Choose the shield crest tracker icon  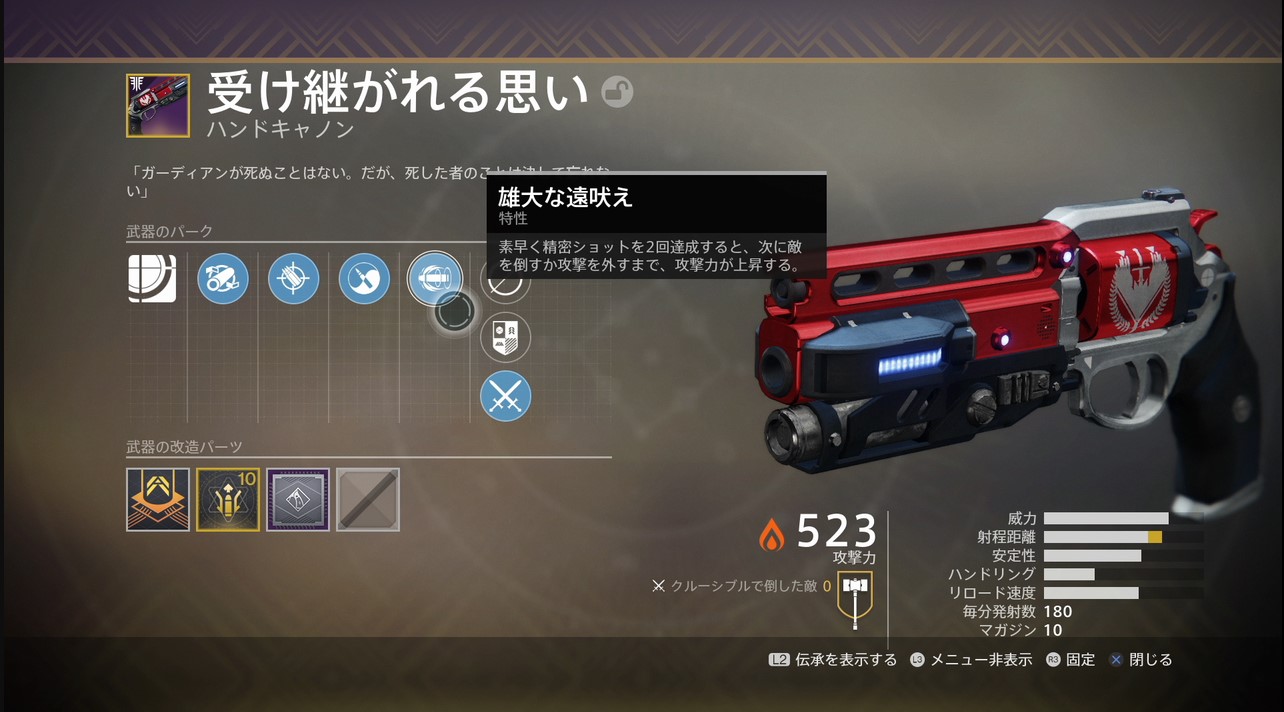[x=505, y=337]
